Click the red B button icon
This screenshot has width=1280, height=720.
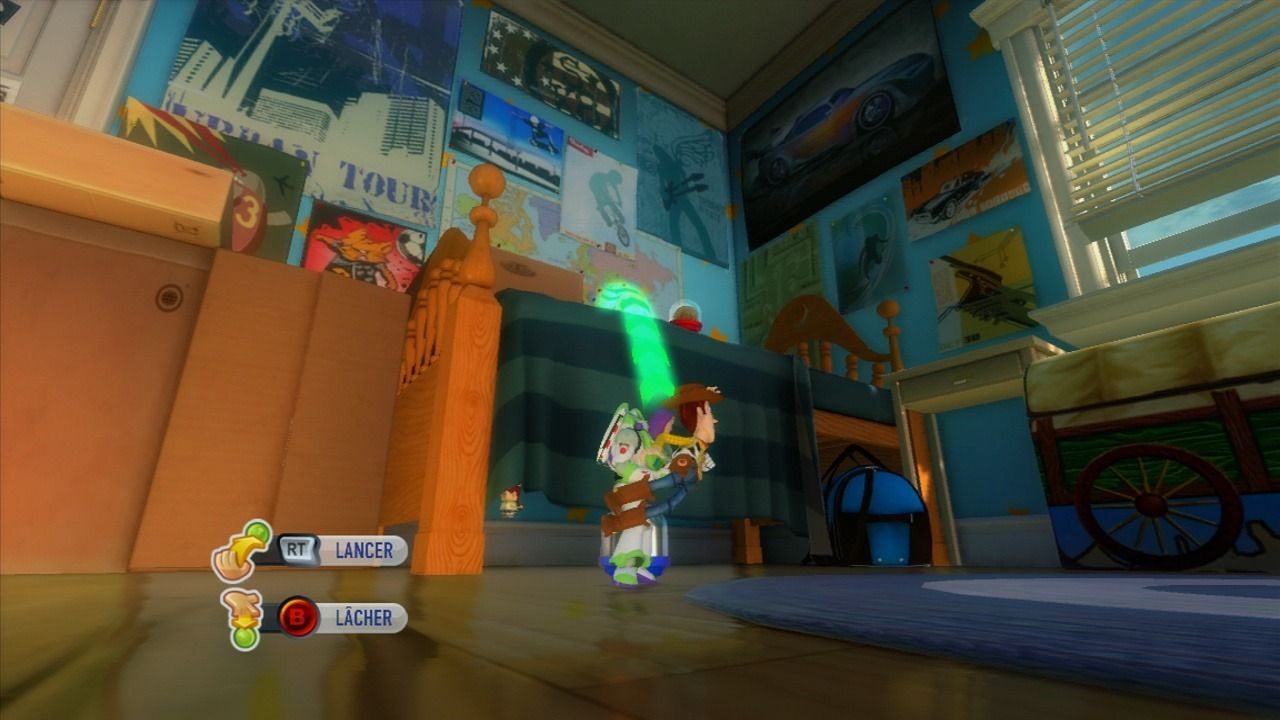295,618
